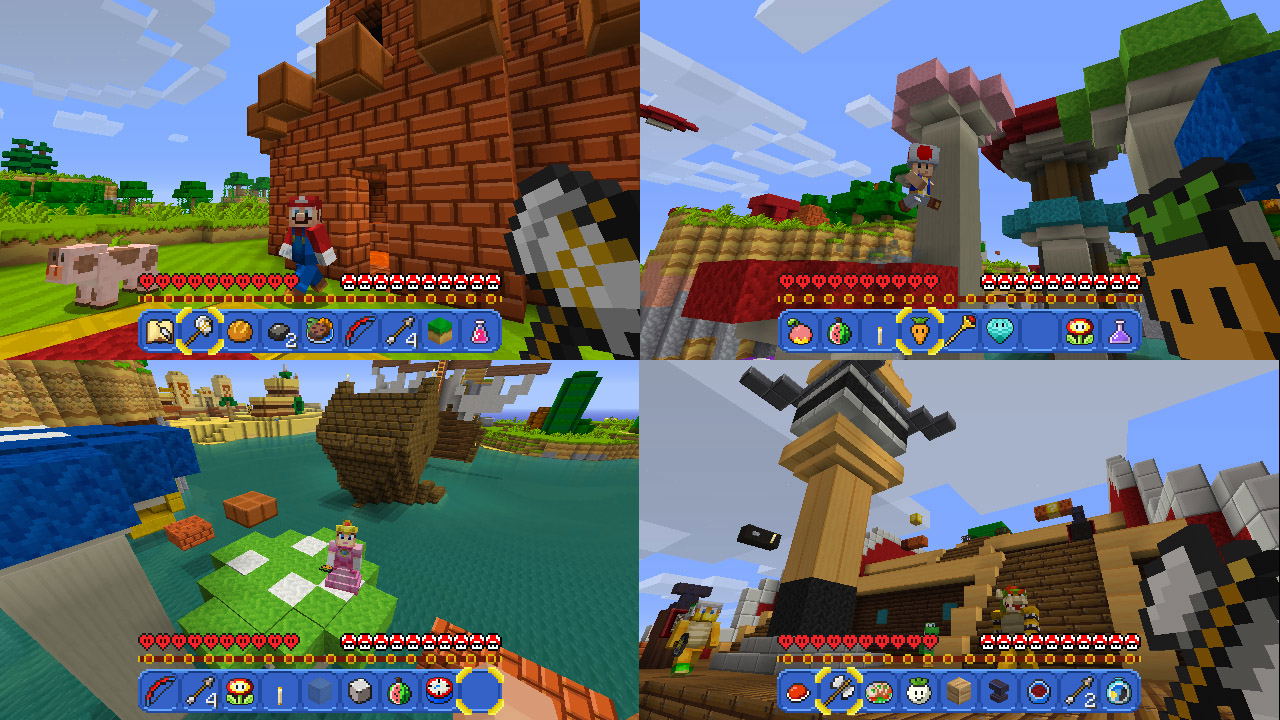The width and height of the screenshot is (1280, 720).
Task: Select the peach item in Toad's hotbar
Action: coord(800,332)
